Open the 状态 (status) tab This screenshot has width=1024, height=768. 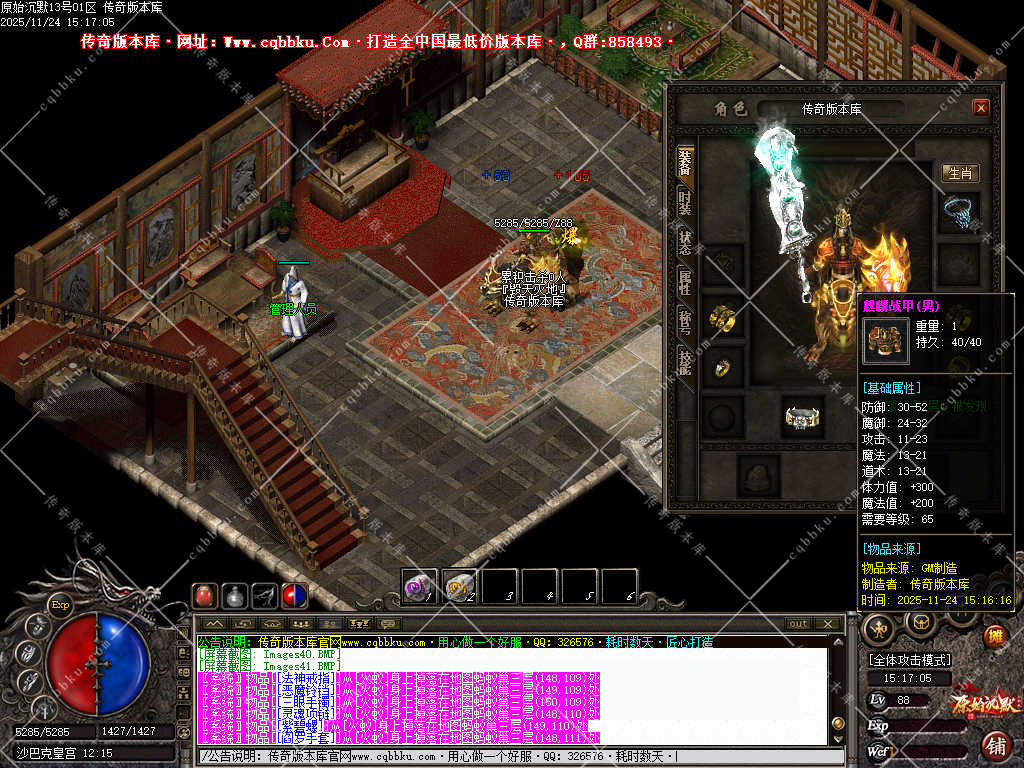pos(685,242)
